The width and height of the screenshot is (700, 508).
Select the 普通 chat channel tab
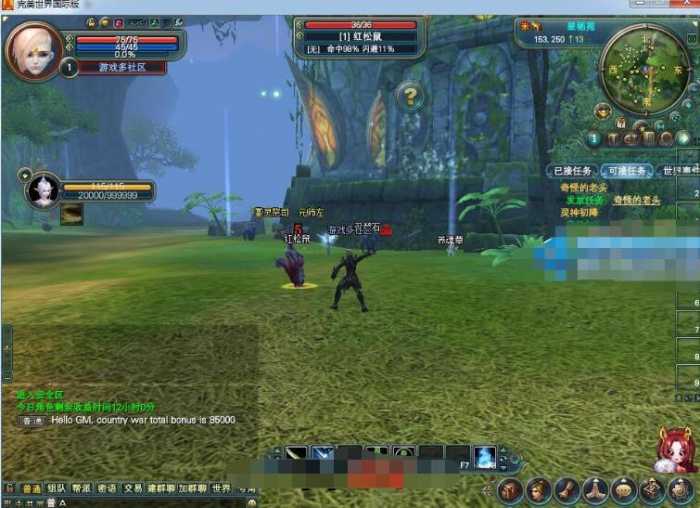[x=32, y=489]
